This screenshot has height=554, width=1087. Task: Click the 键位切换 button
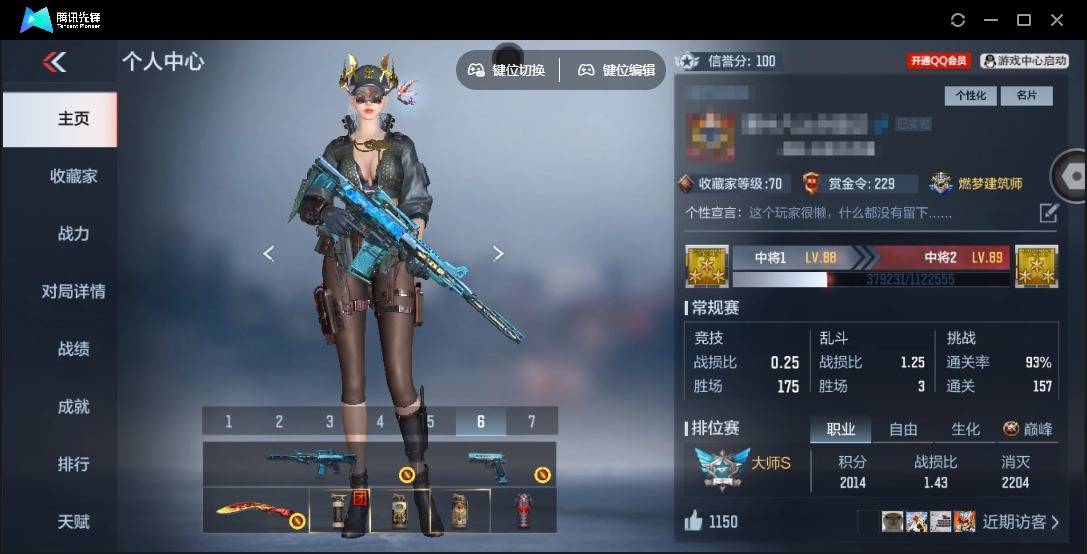tap(507, 70)
